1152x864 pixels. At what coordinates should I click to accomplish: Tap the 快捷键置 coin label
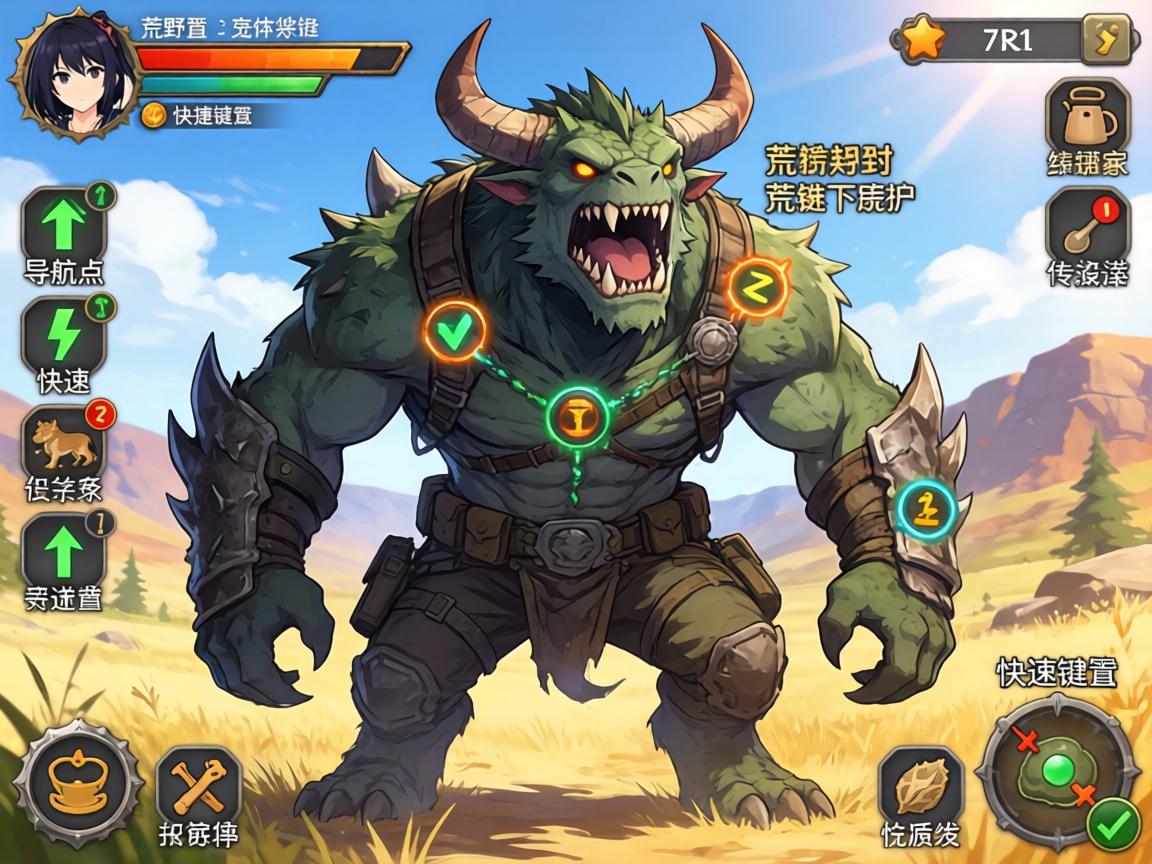198,115
